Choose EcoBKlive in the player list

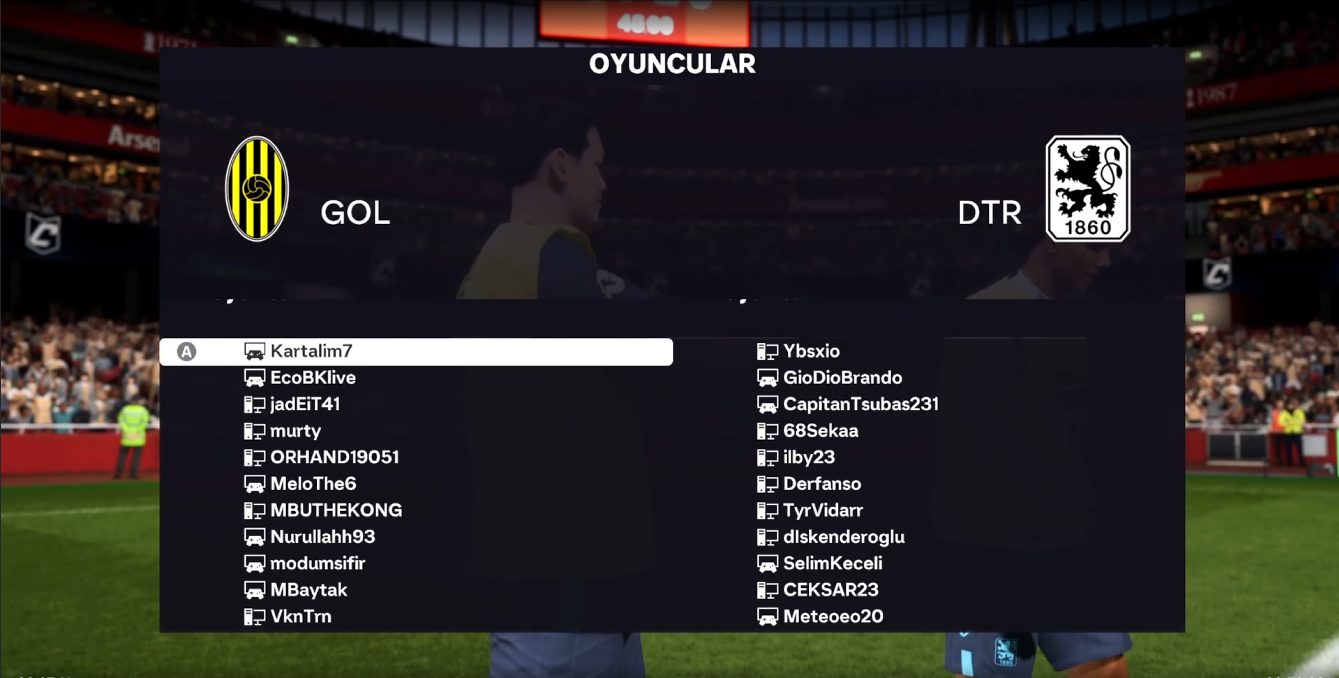pos(312,378)
